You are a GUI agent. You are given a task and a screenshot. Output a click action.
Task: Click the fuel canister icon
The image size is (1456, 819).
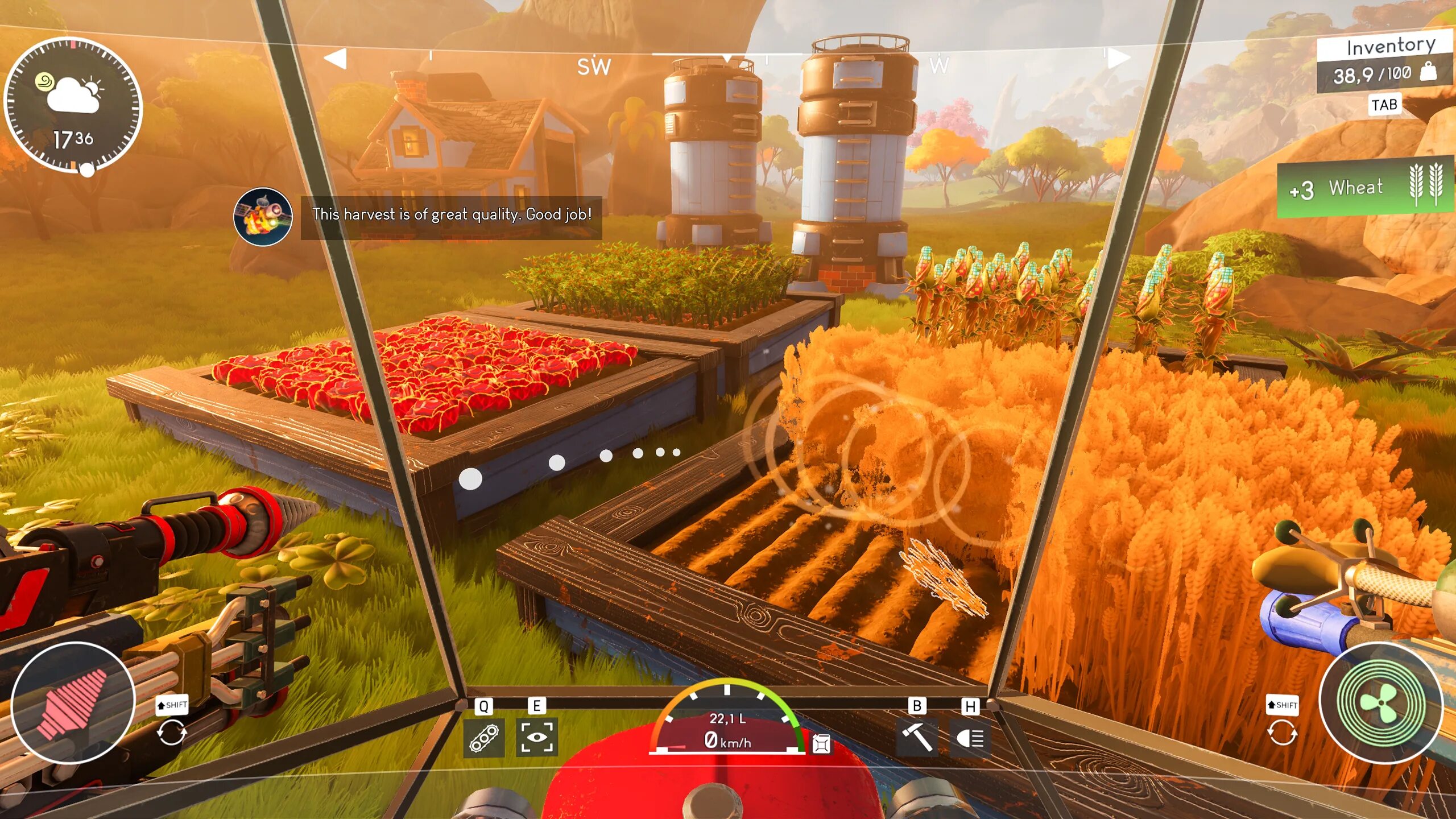pyautogui.click(x=821, y=743)
